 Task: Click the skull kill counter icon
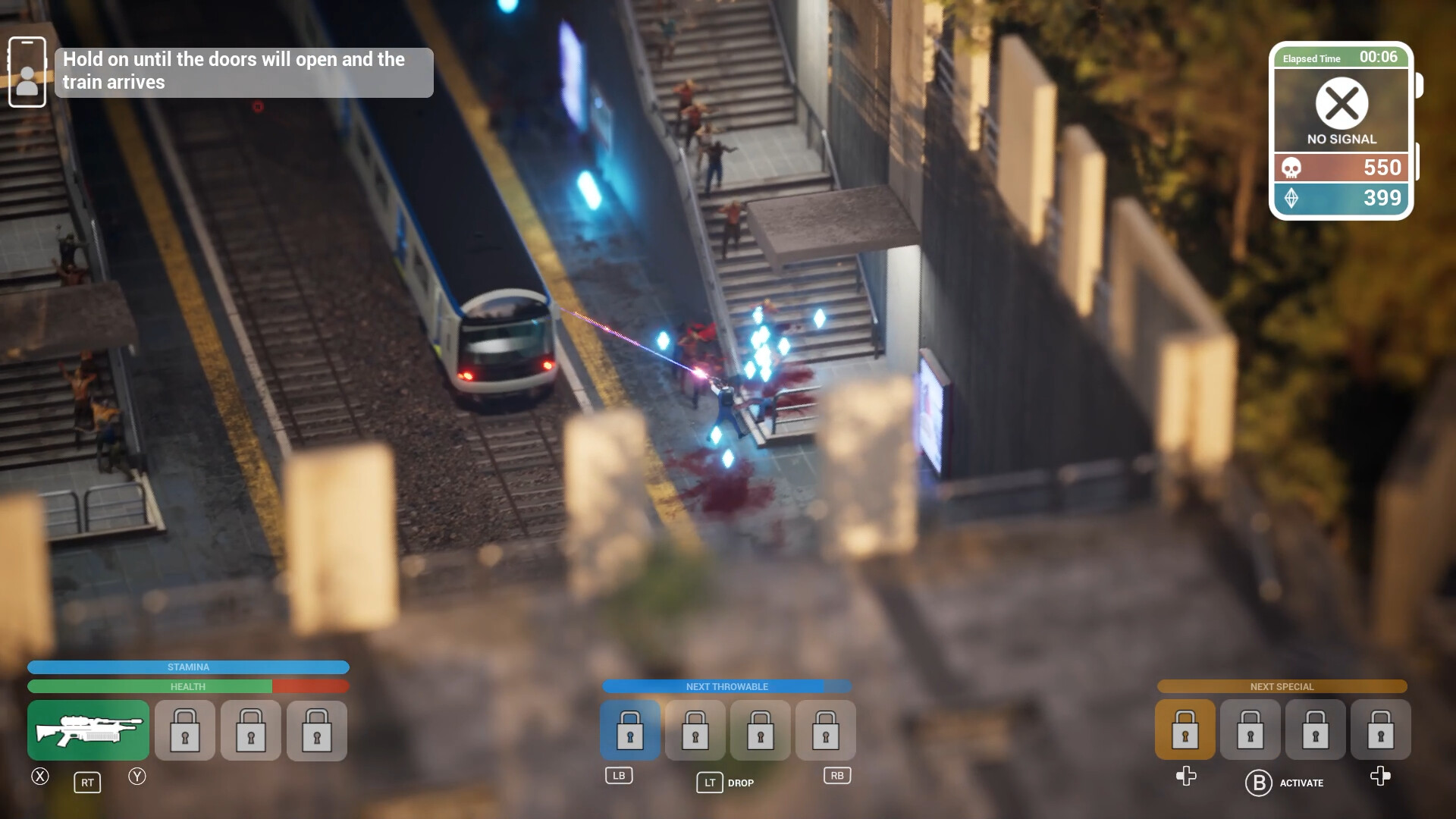click(1292, 168)
